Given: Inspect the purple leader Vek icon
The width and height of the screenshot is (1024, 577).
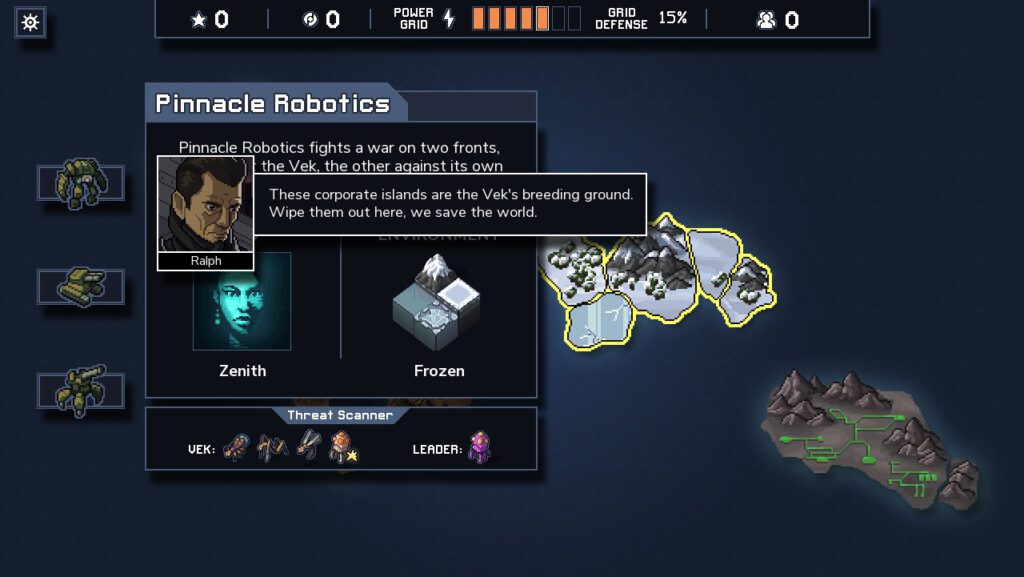Looking at the screenshot, I should coord(481,446).
